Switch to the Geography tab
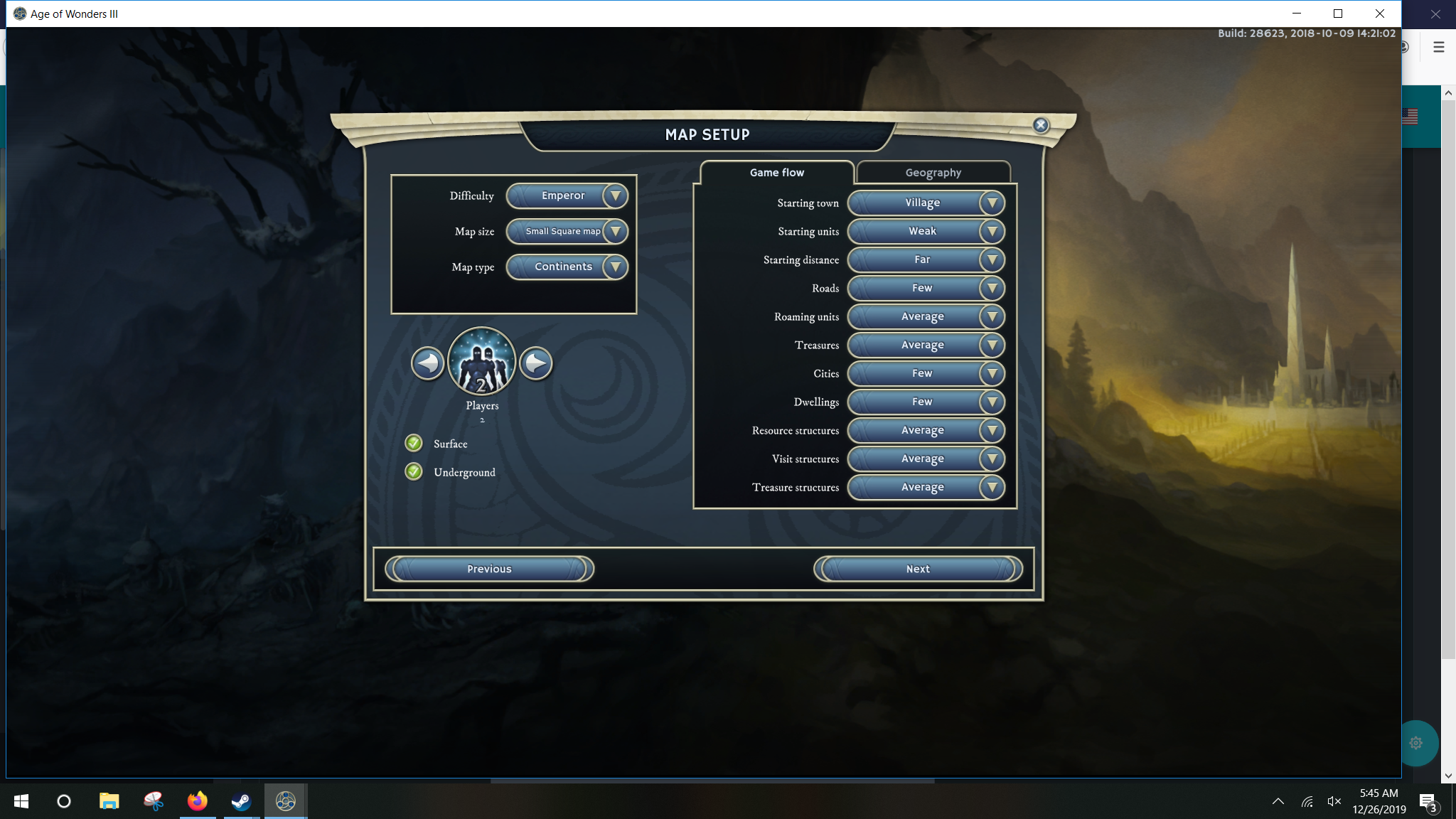The width and height of the screenshot is (1456, 819). [933, 173]
